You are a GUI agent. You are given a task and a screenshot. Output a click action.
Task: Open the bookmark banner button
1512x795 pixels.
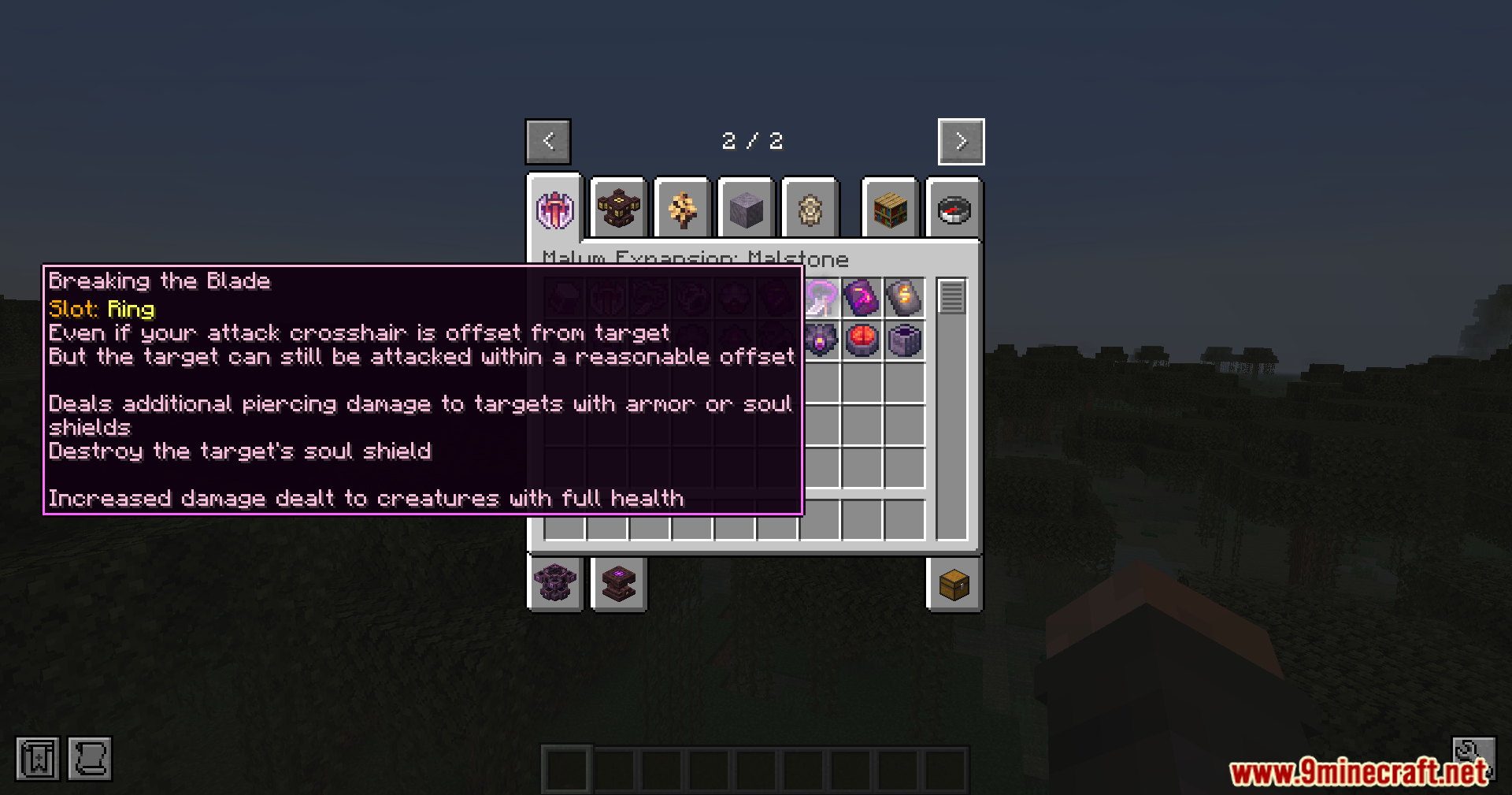click(37, 759)
